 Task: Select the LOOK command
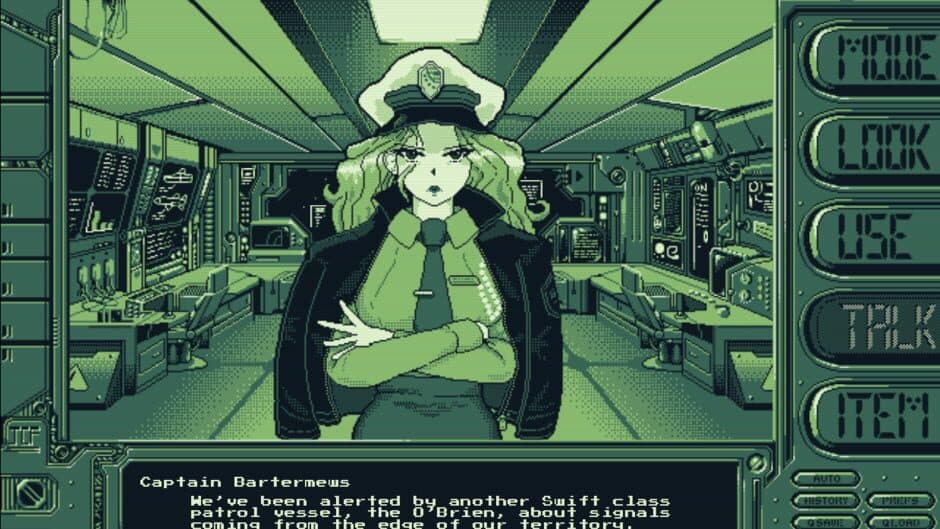872,147
